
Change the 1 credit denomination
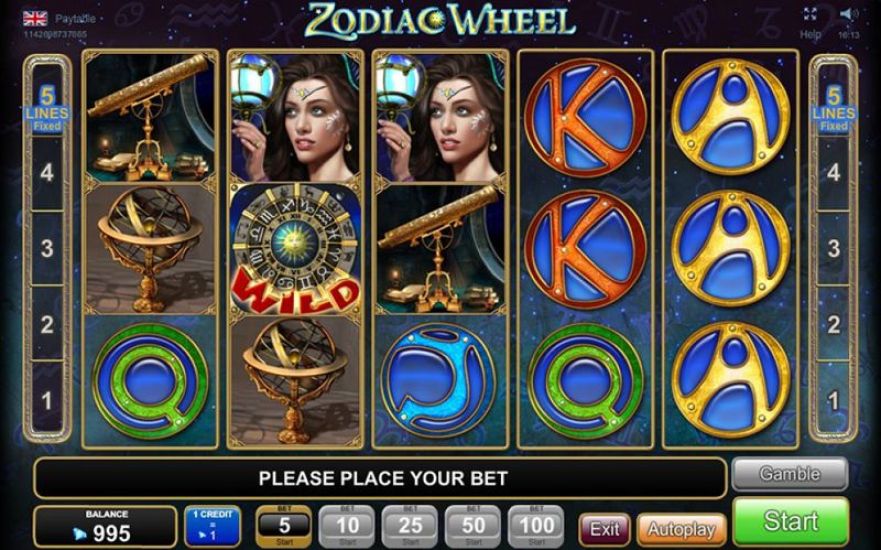point(211,524)
